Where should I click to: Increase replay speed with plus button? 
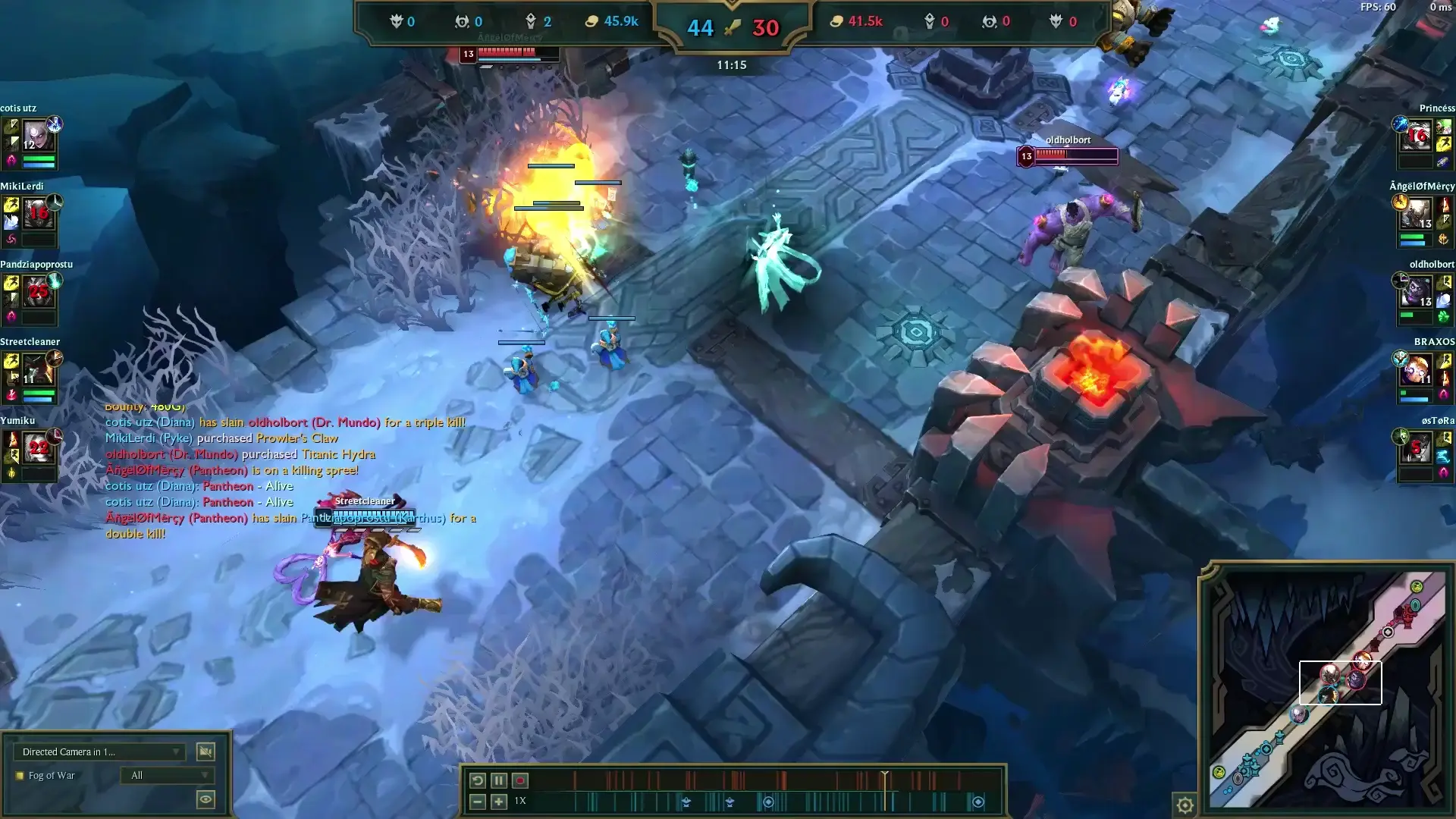pyautogui.click(x=498, y=801)
